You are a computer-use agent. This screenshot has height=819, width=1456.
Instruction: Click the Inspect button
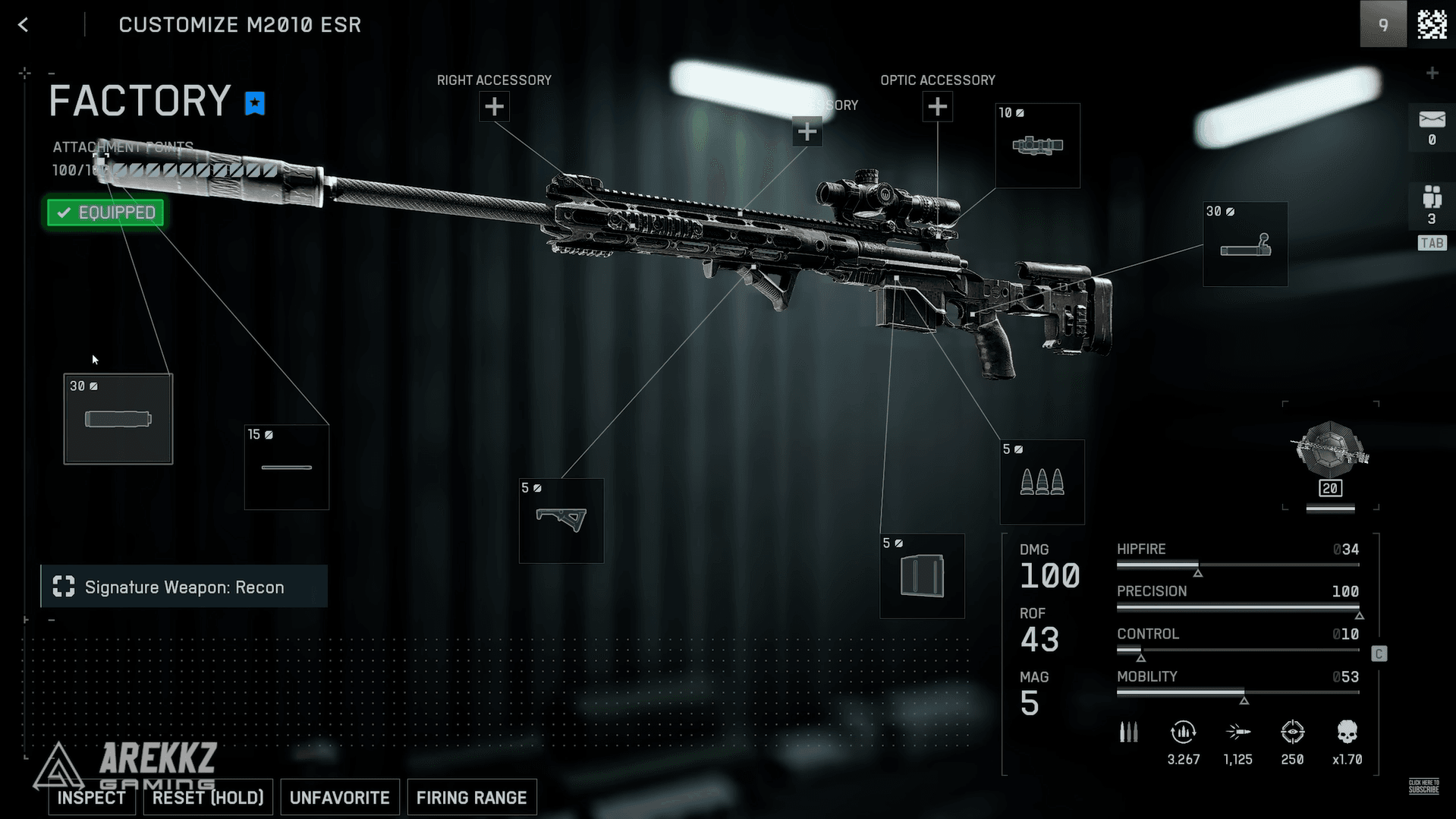[x=92, y=798]
